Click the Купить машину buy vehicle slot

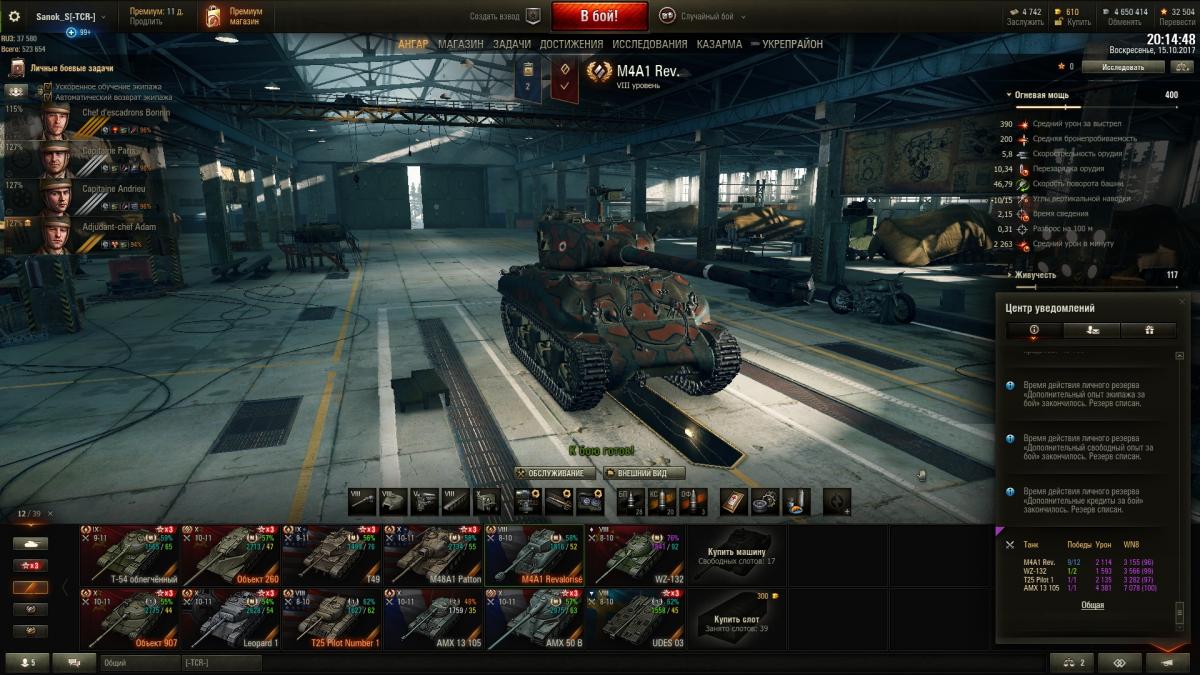[x=736, y=556]
